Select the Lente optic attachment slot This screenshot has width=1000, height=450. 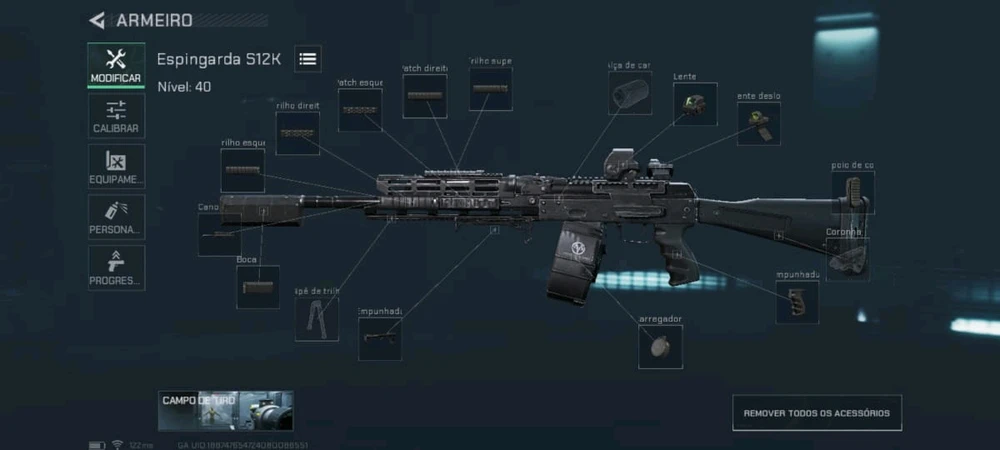click(x=694, y=103)
